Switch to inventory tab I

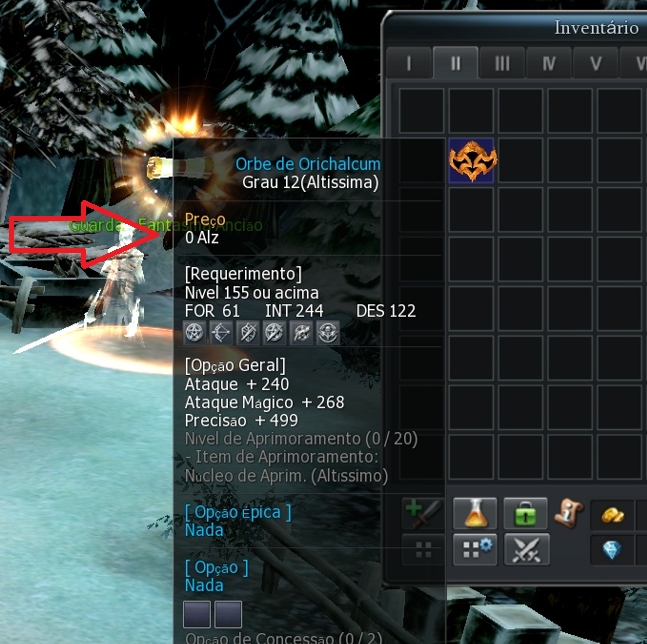[x=408, y=63]
